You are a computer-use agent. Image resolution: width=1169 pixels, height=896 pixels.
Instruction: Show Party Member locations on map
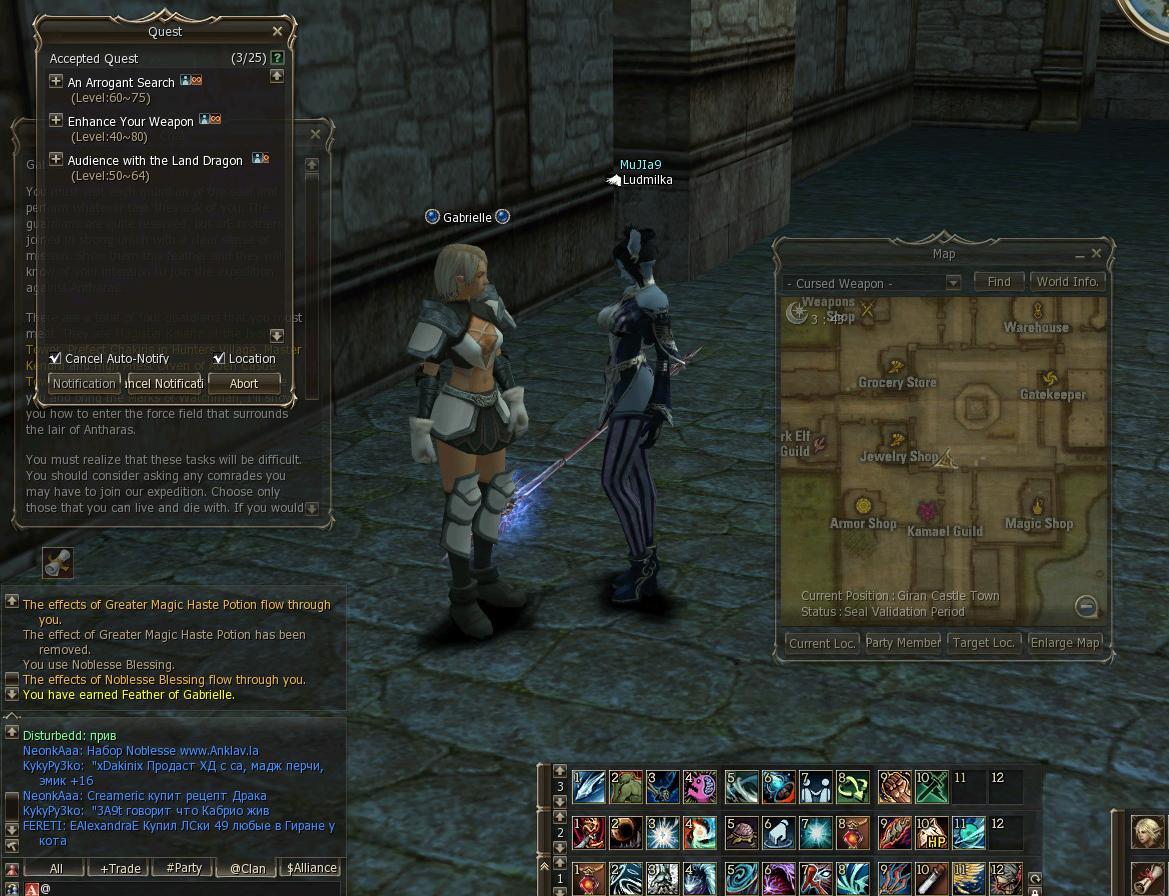pos(902,643)
